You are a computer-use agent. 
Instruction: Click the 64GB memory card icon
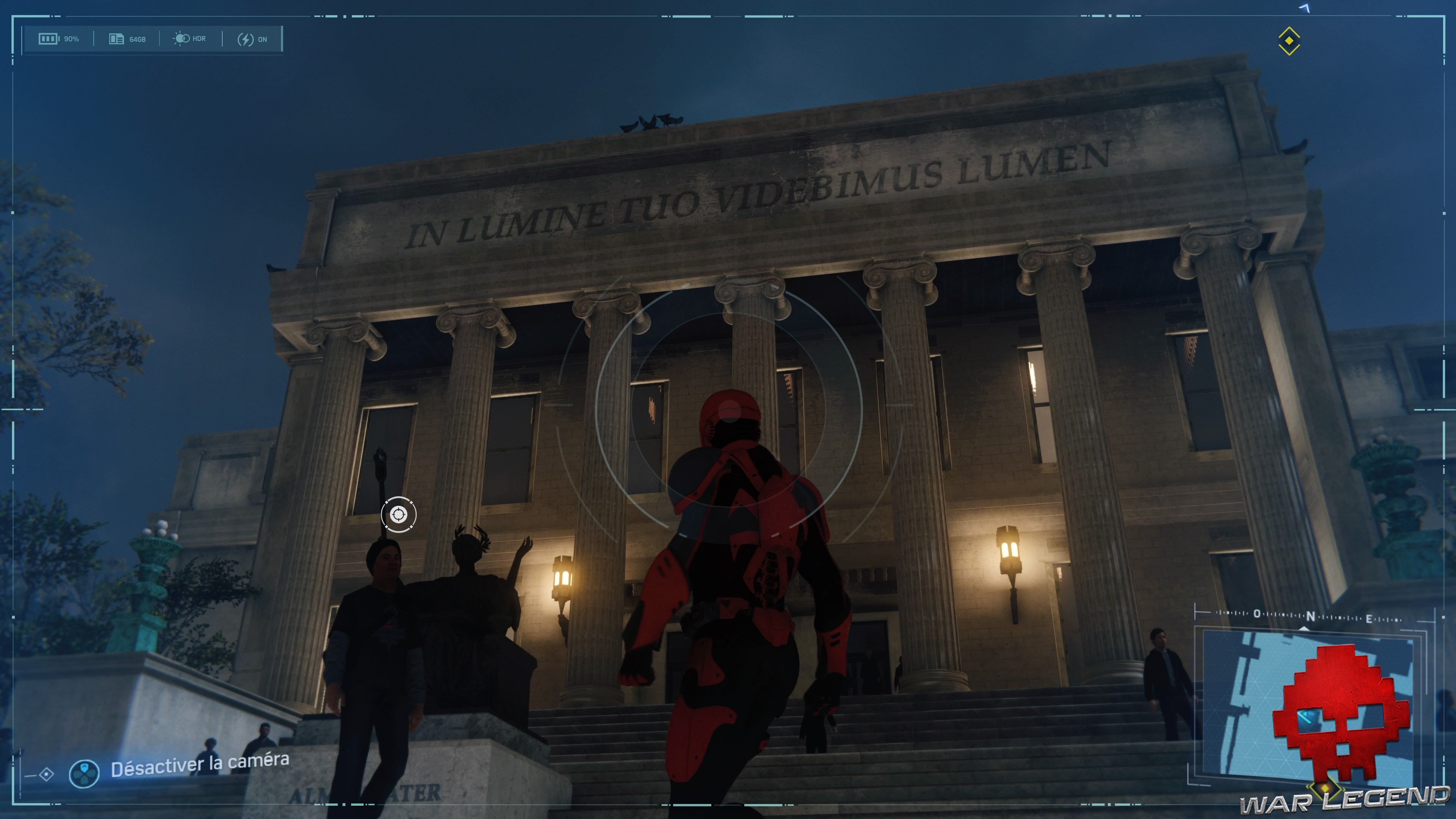pyautogui.click(x=116, y=39)
